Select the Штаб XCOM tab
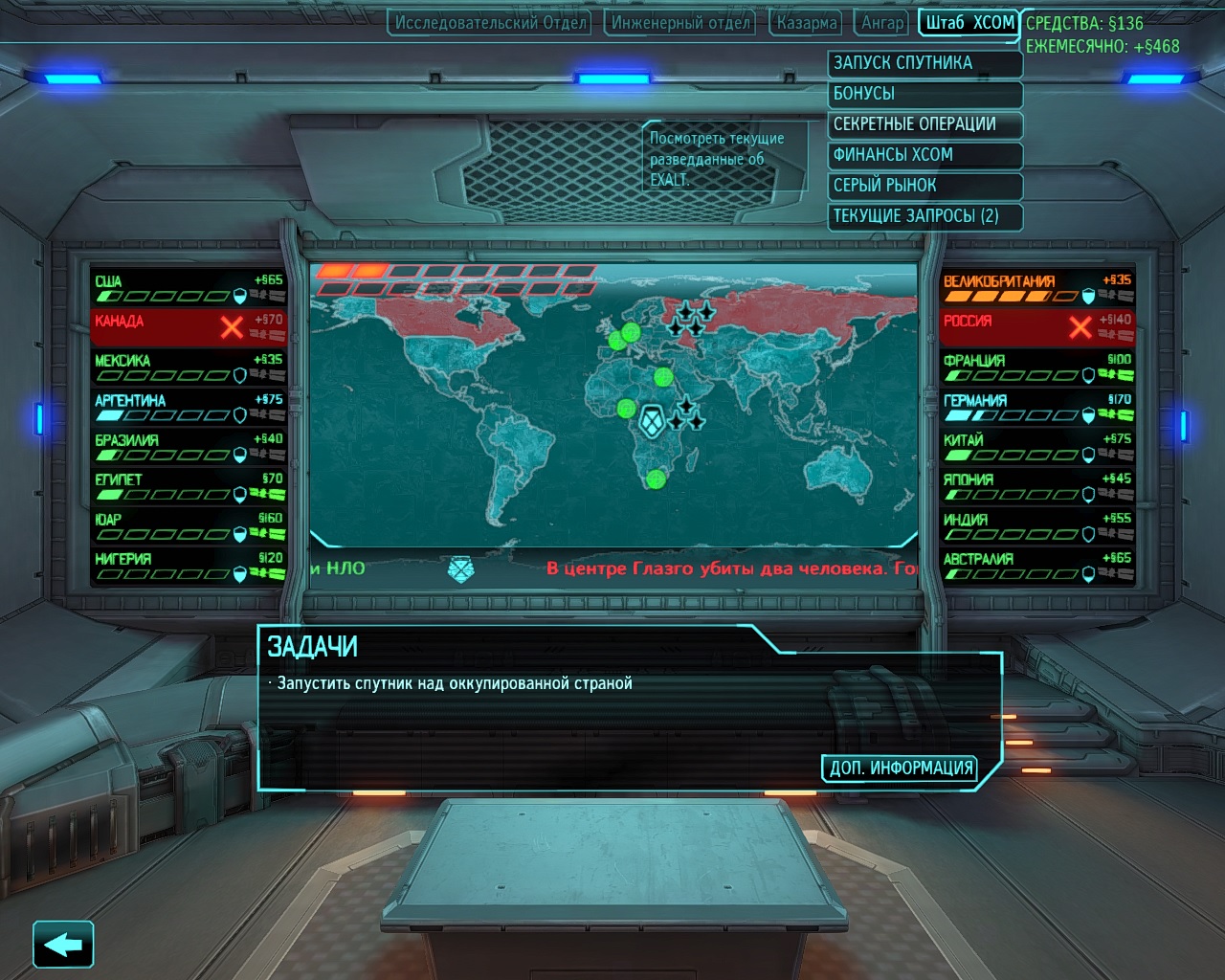1225x980 pixels. pyautogui.click(x=969, y=22)
